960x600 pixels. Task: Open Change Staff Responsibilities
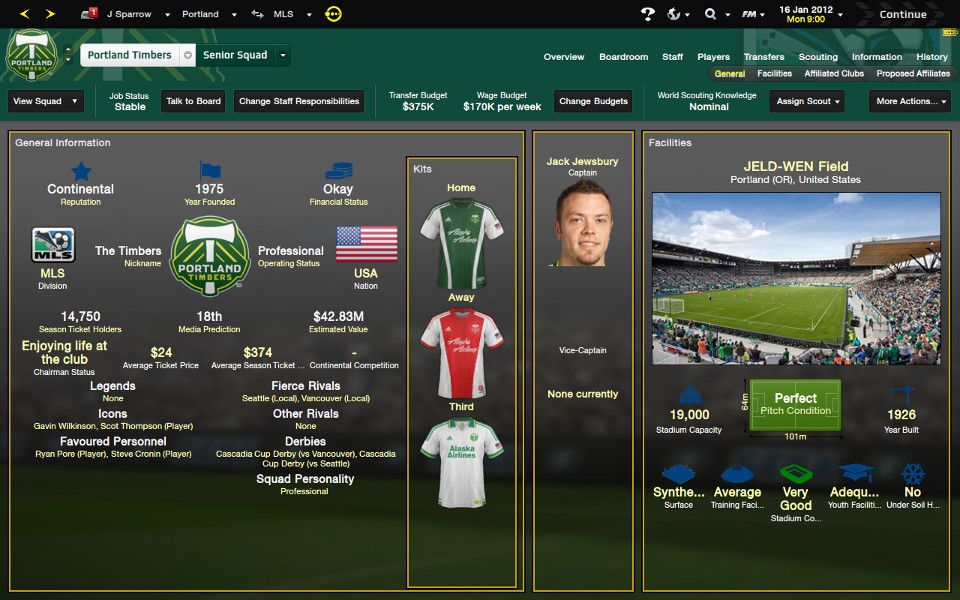299,101
